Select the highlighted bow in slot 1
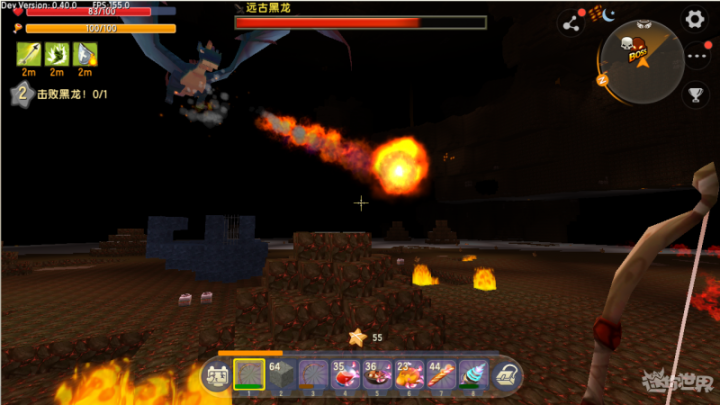The height and width of the screenshot is (405, 720). 249,375
